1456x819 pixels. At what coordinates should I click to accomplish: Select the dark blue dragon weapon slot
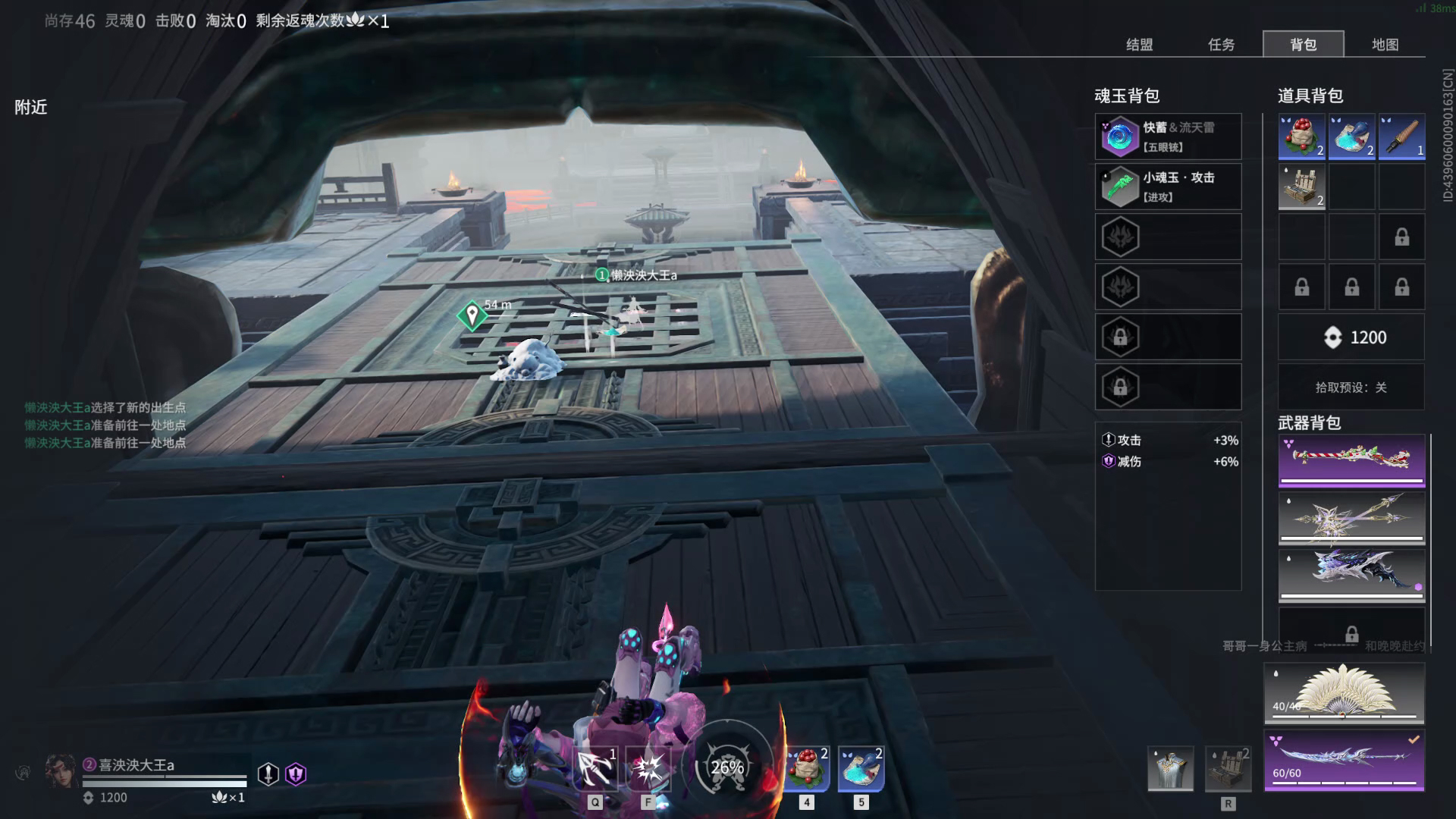1351,576
